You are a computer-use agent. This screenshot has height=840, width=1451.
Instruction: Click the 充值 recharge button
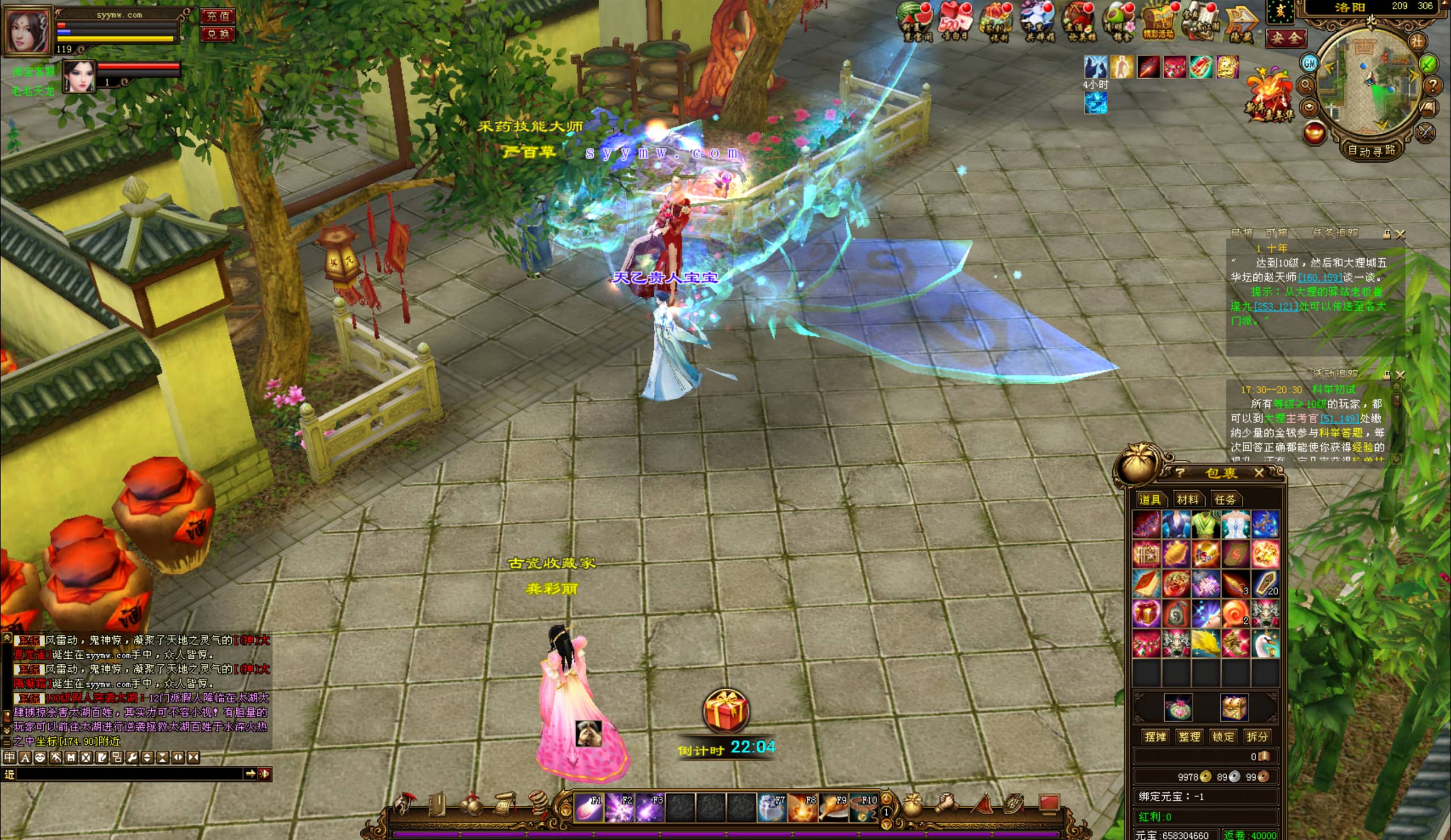pyautogui.click(x=218, y=16)
